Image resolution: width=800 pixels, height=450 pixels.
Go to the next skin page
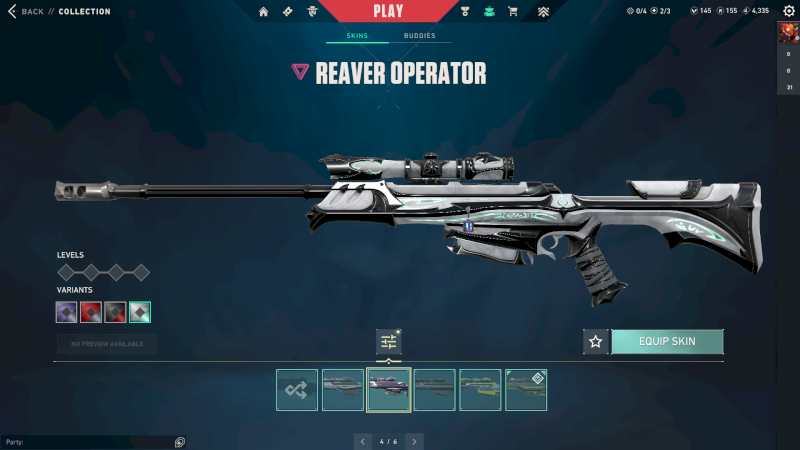click(414, 440)
